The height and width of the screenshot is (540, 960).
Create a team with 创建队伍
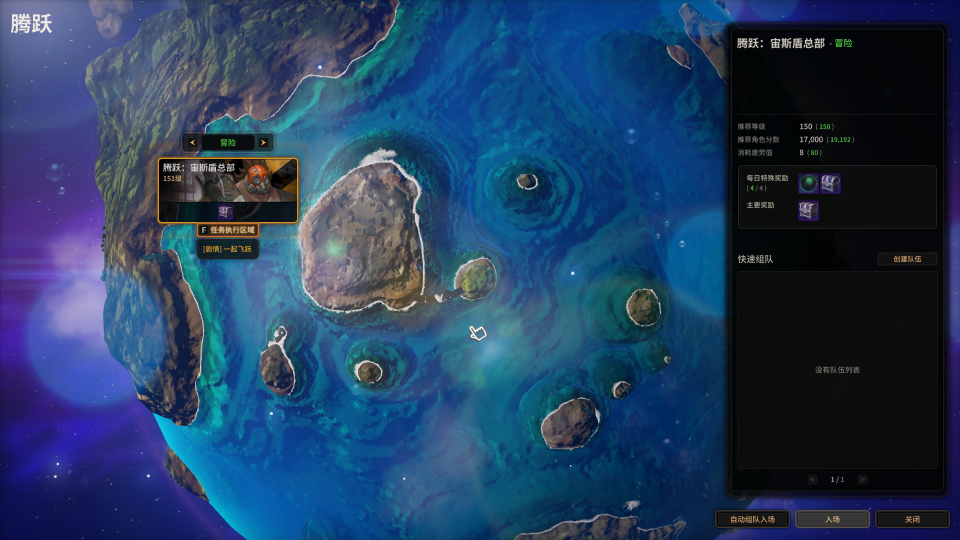tap(907, 259)
